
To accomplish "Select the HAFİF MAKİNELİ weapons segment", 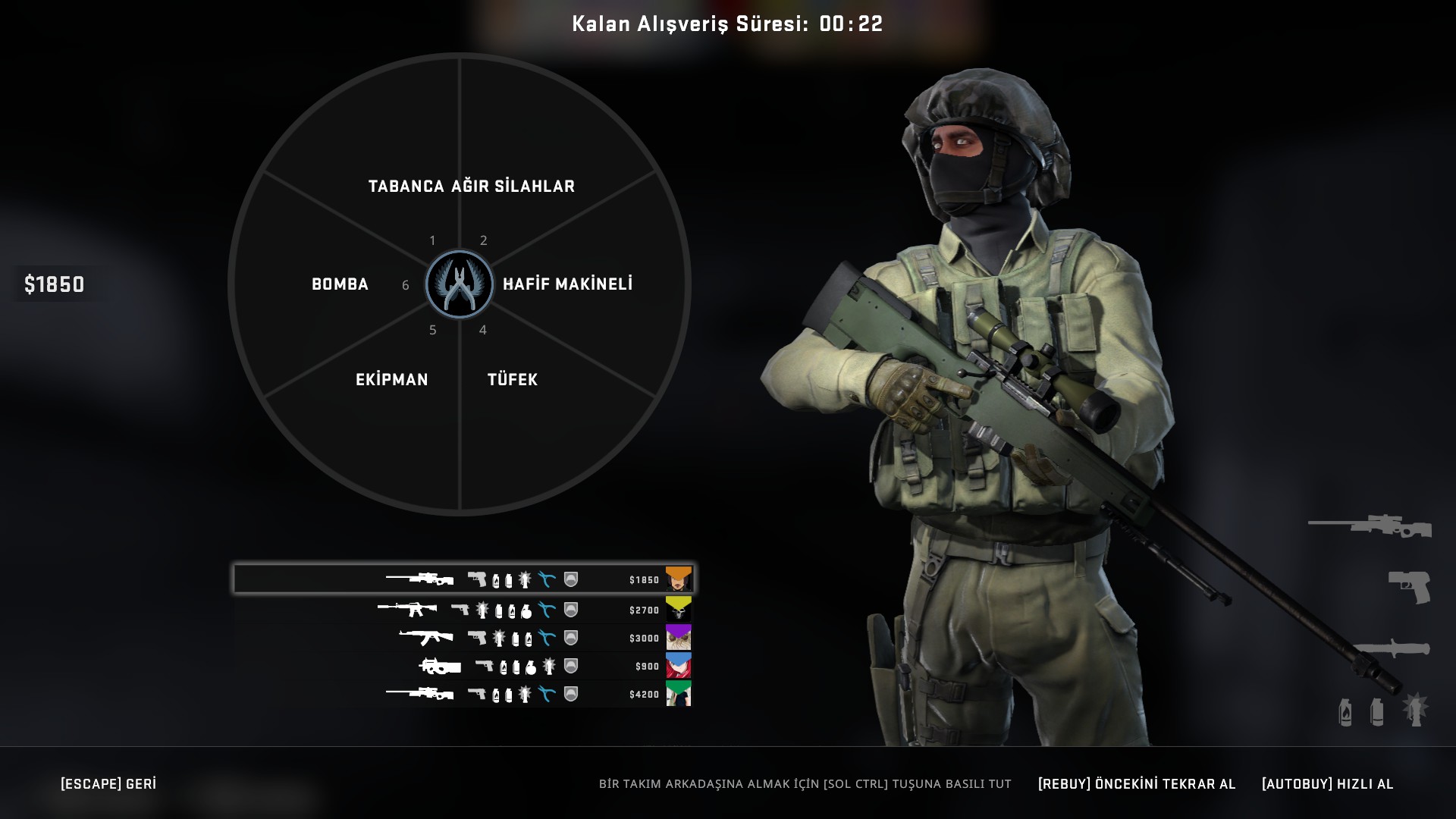I will (567, 284).
